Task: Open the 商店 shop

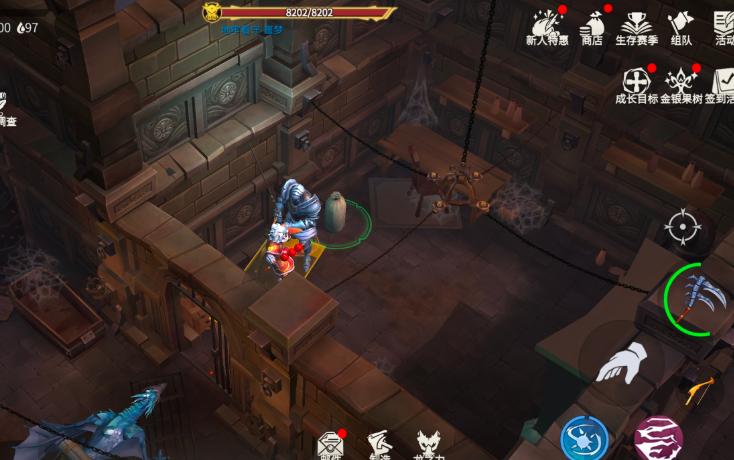Action: click(x=592, y=25)
